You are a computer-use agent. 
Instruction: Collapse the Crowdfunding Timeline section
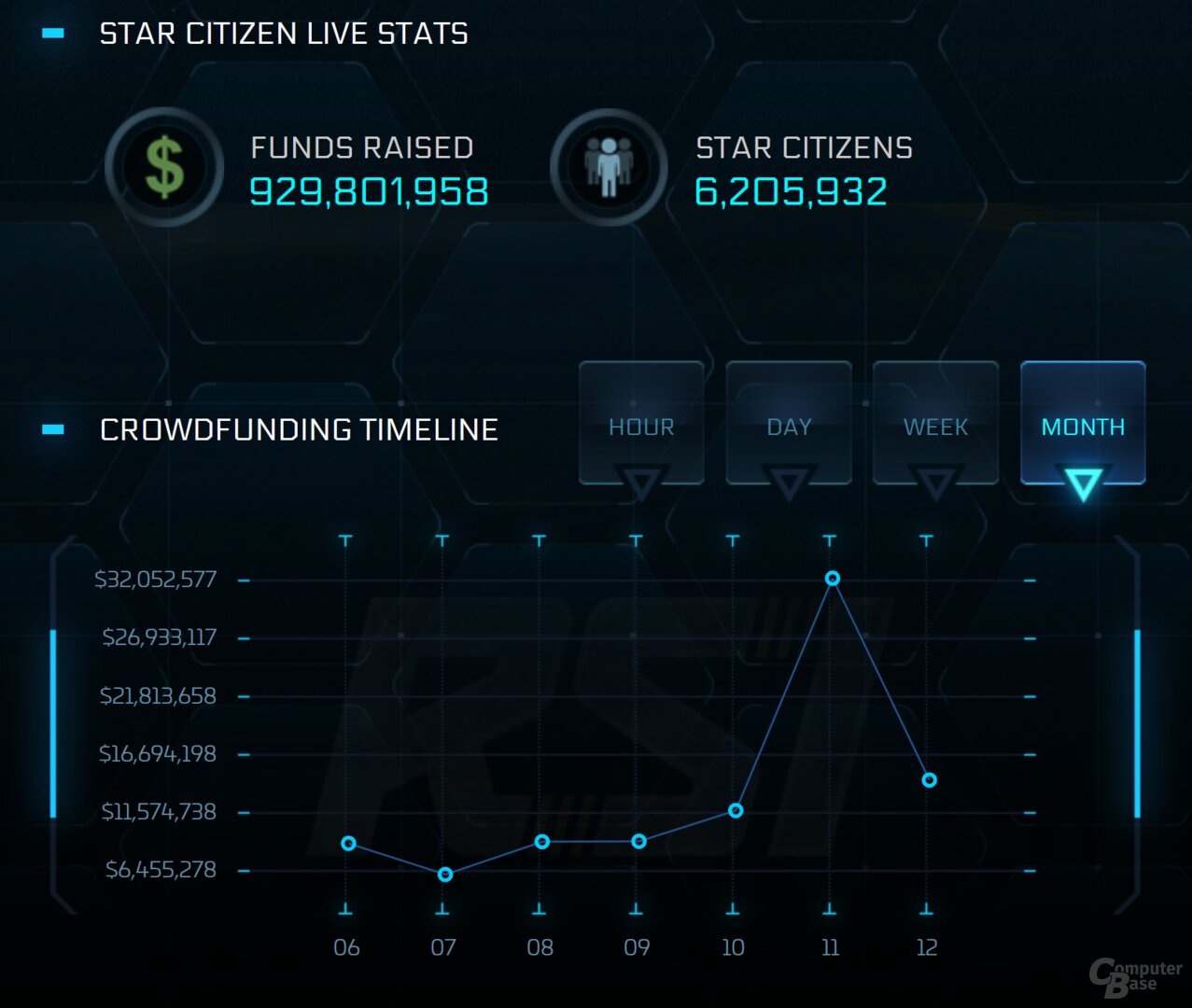53,429
